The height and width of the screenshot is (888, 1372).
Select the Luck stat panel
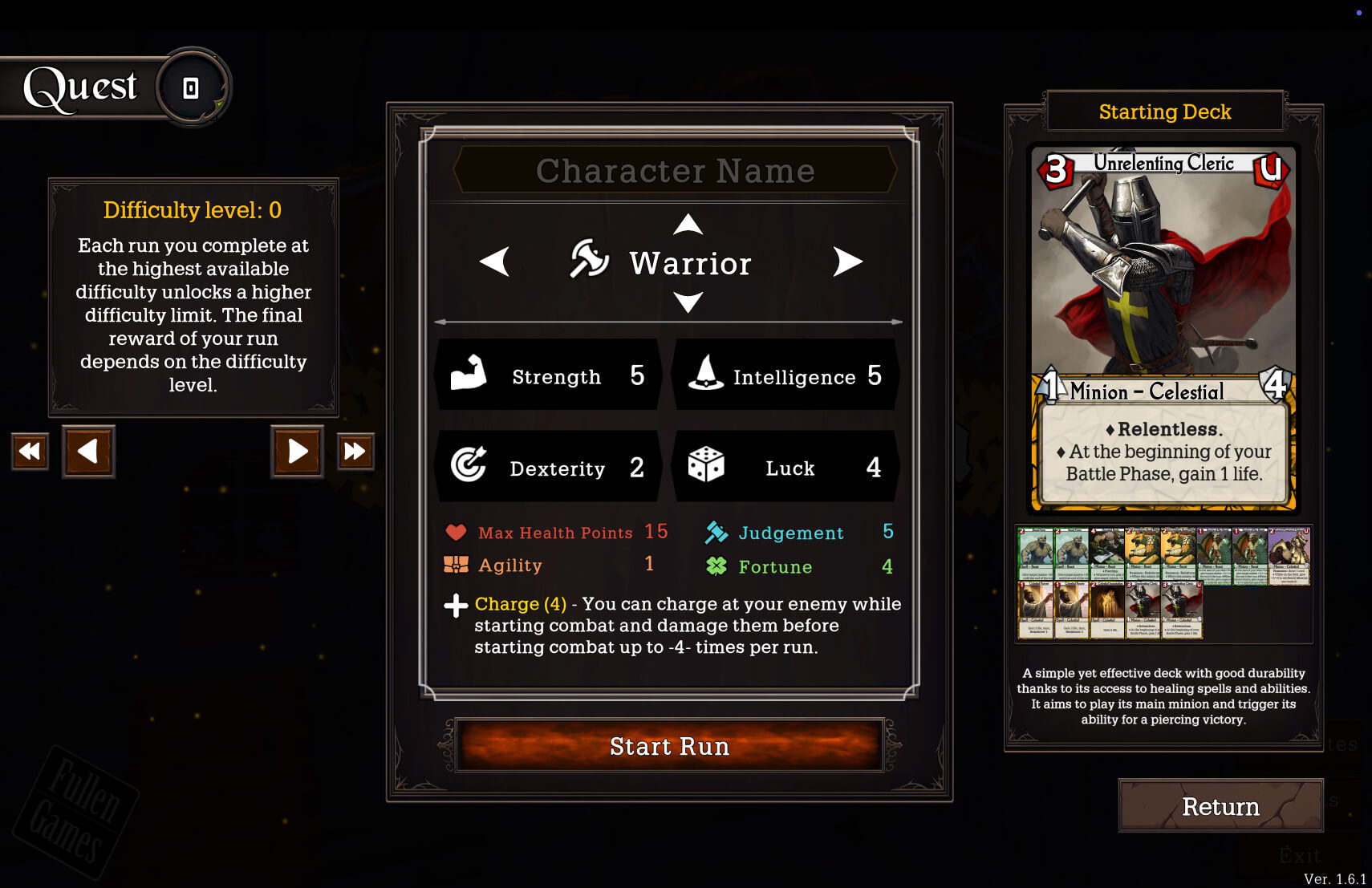pyautogui.click(x=785, y=467)
